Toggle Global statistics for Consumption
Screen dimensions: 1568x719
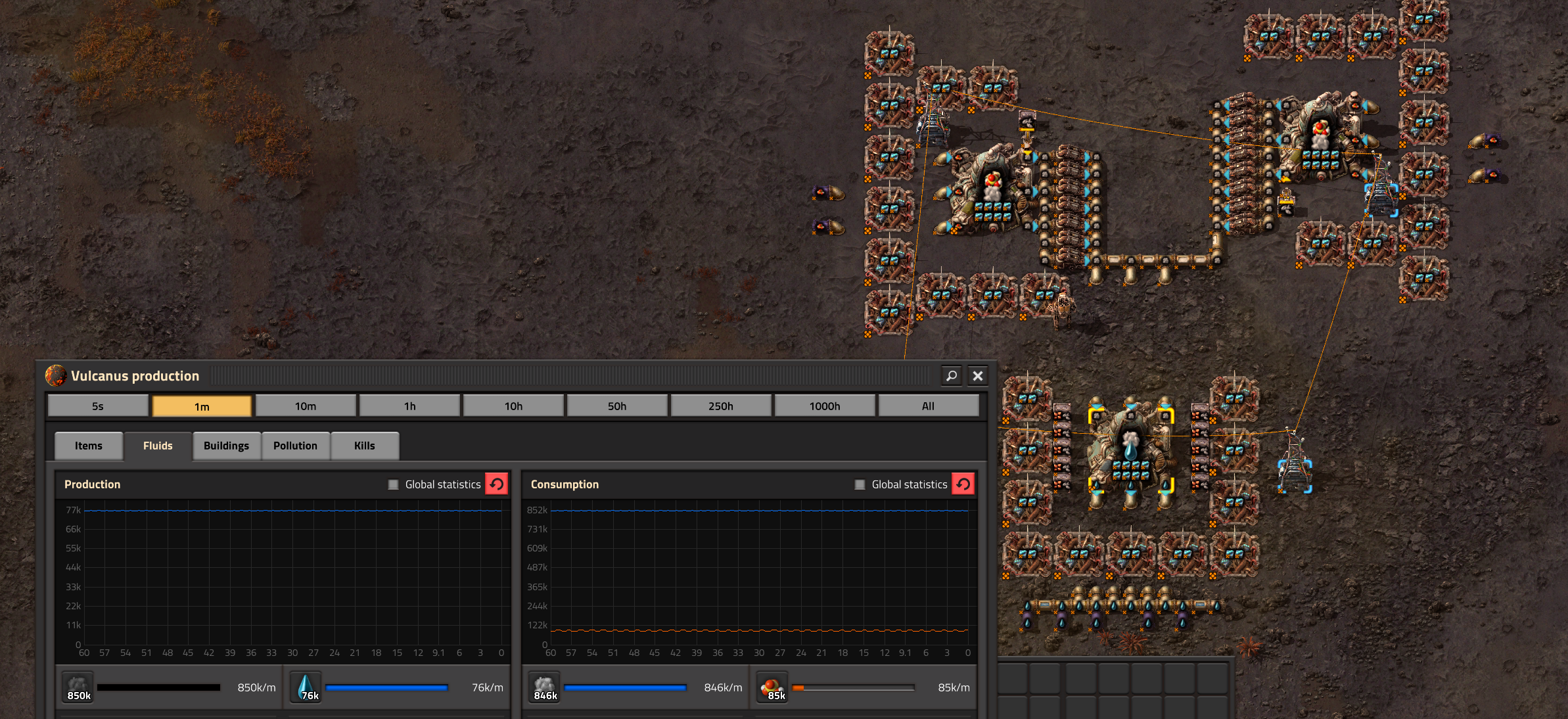[x=860, y=484]
